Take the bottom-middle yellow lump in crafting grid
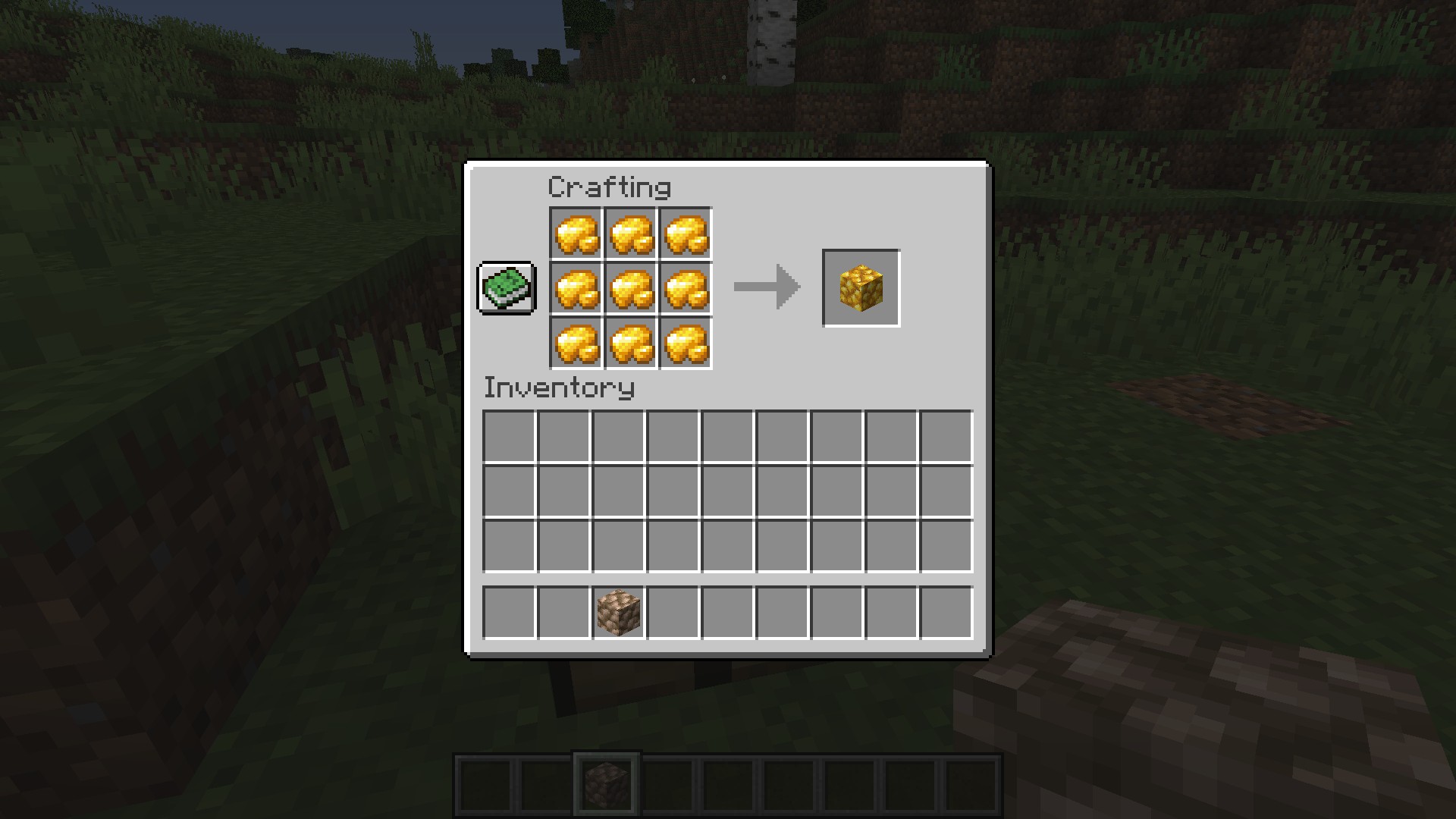The image size is (1456, 819). click(x=631, y=343)
